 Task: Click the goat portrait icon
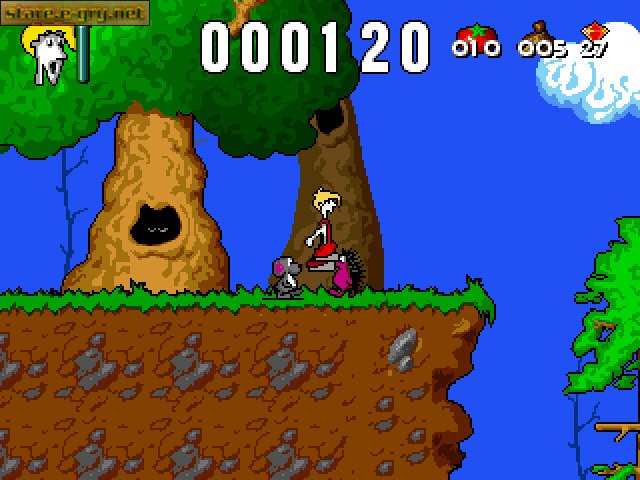[x=47, y=55]
